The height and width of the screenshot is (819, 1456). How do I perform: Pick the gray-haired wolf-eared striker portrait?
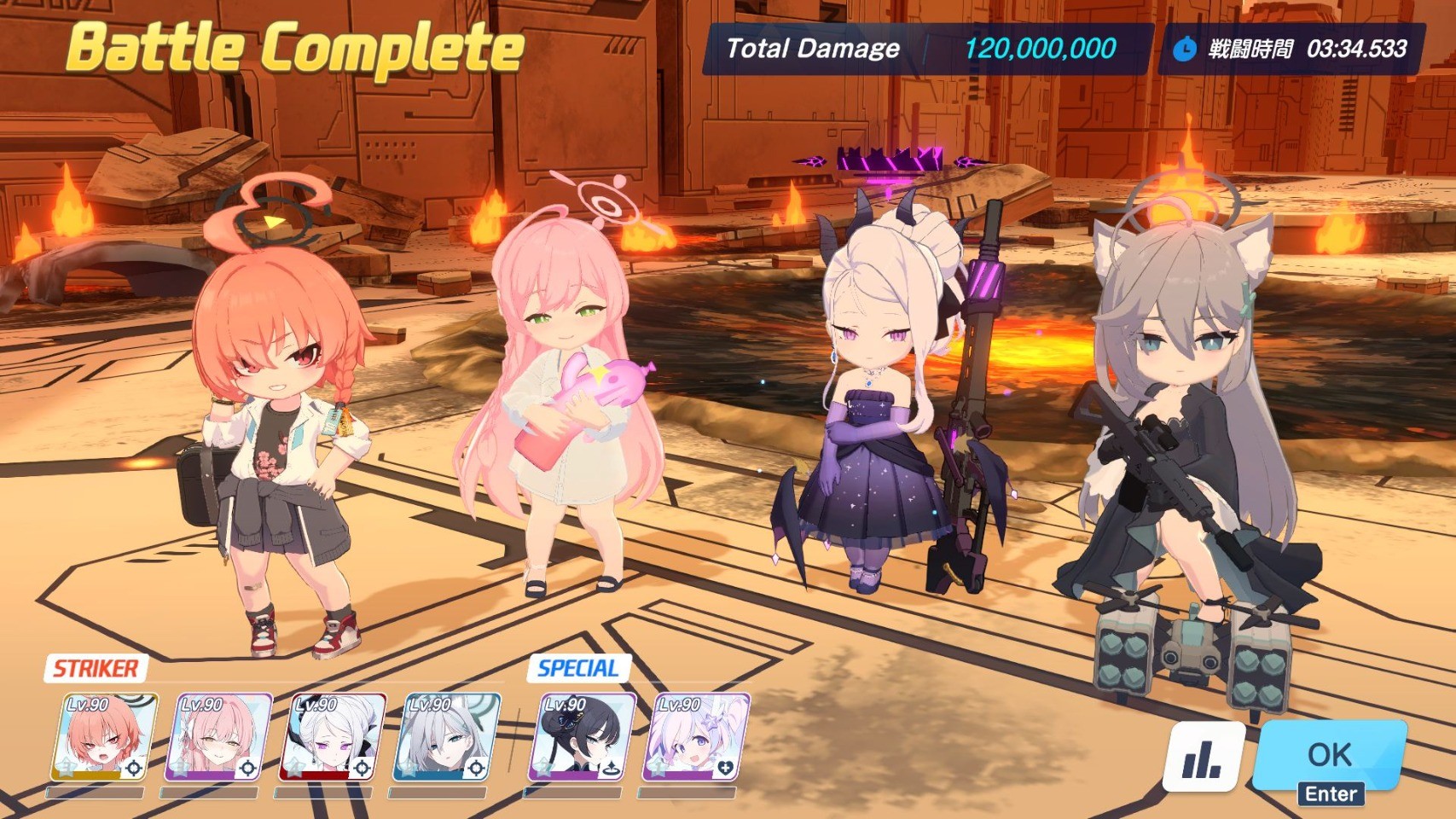pos(446,738)
